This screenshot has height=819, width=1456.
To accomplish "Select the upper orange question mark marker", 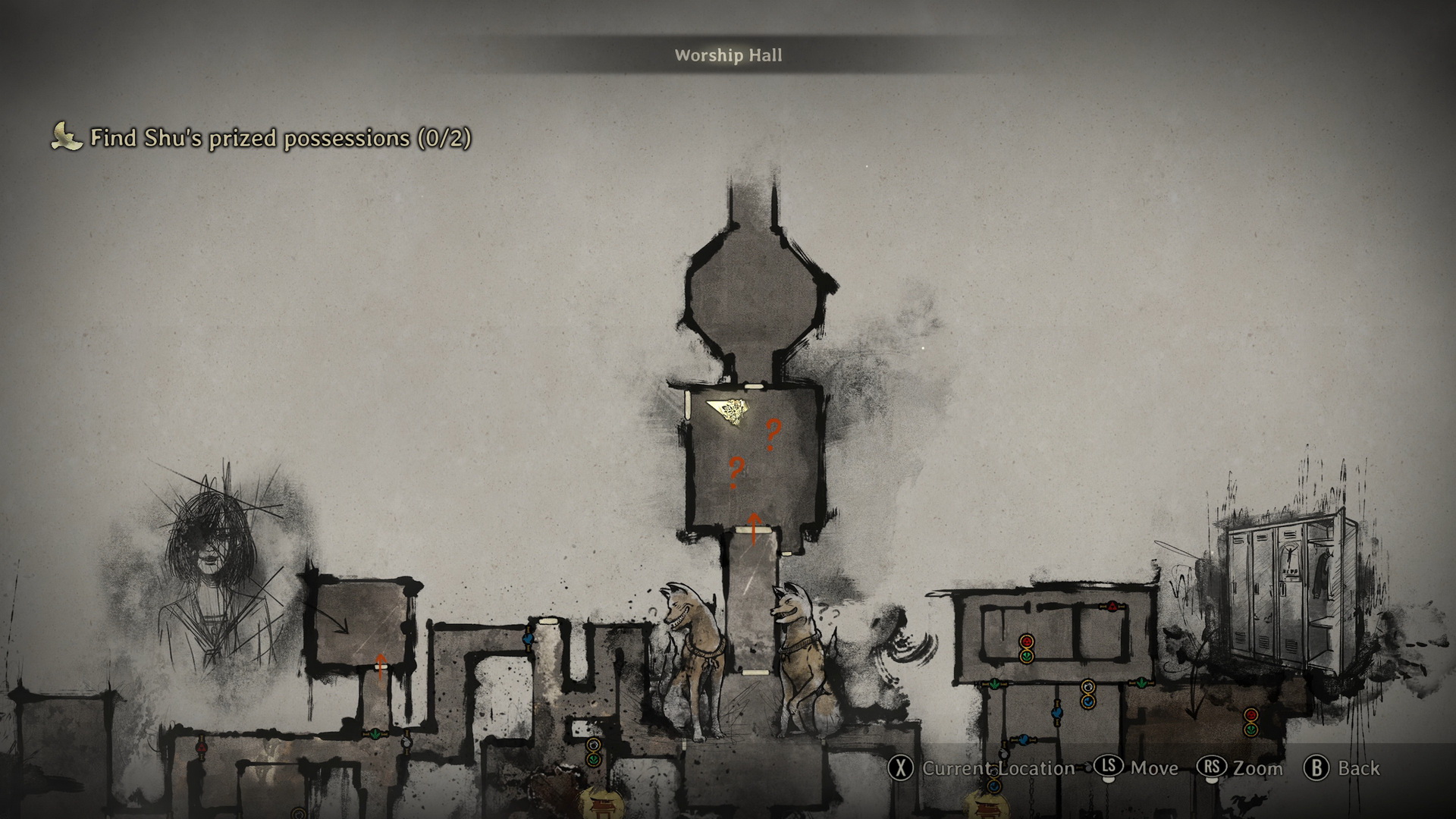I will (772, 435).
